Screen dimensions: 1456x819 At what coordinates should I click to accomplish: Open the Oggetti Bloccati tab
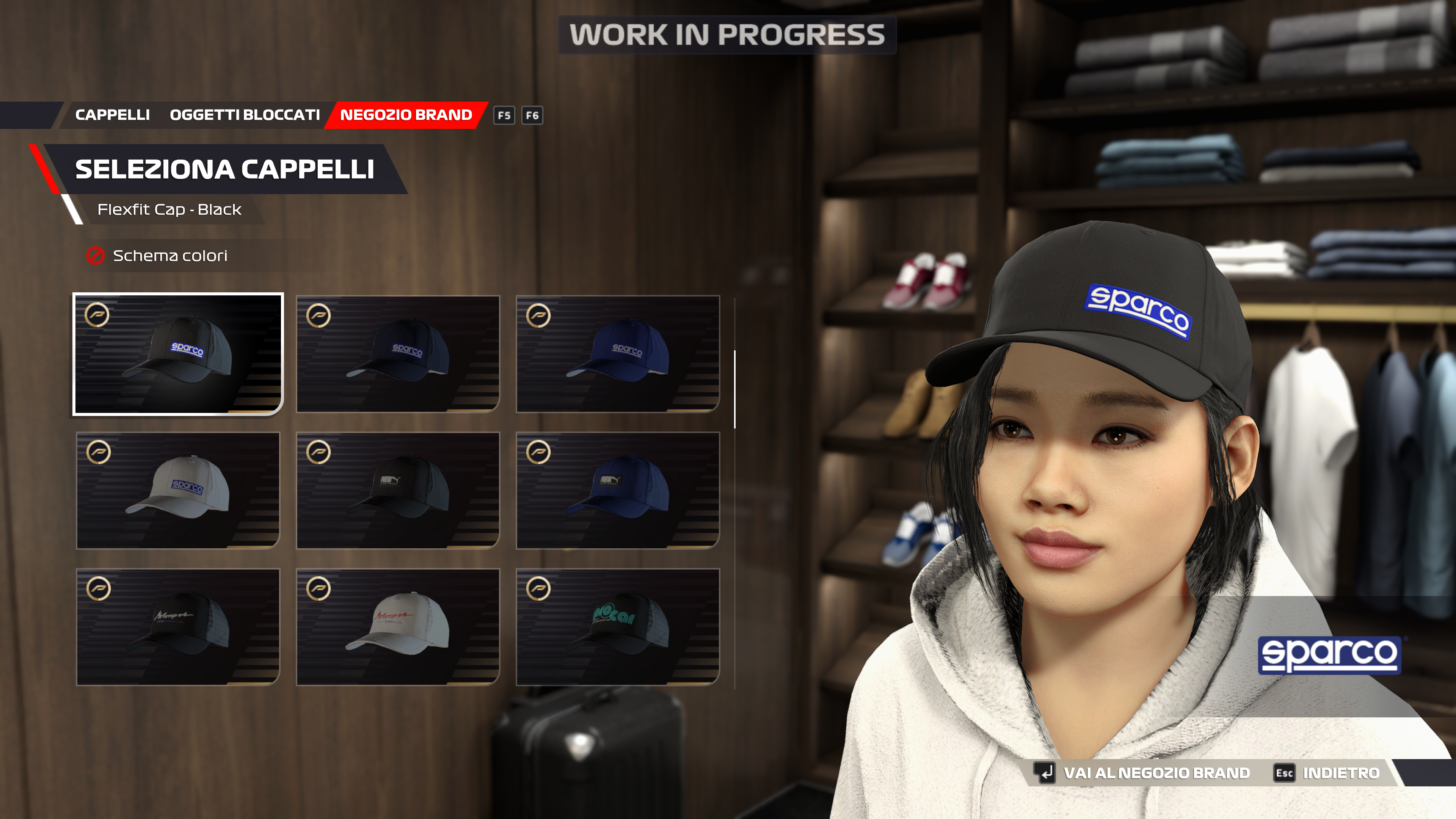click(x=245, y=115)
